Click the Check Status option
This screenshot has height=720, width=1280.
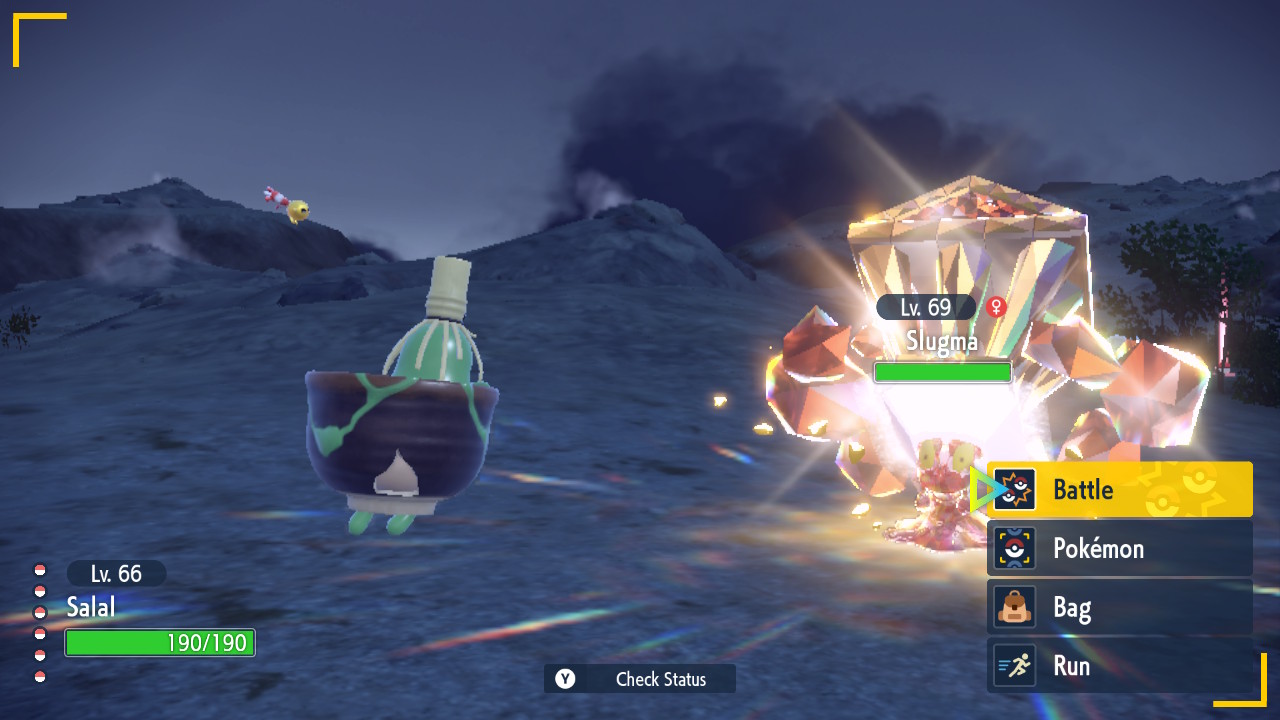[x=640, y=679]
